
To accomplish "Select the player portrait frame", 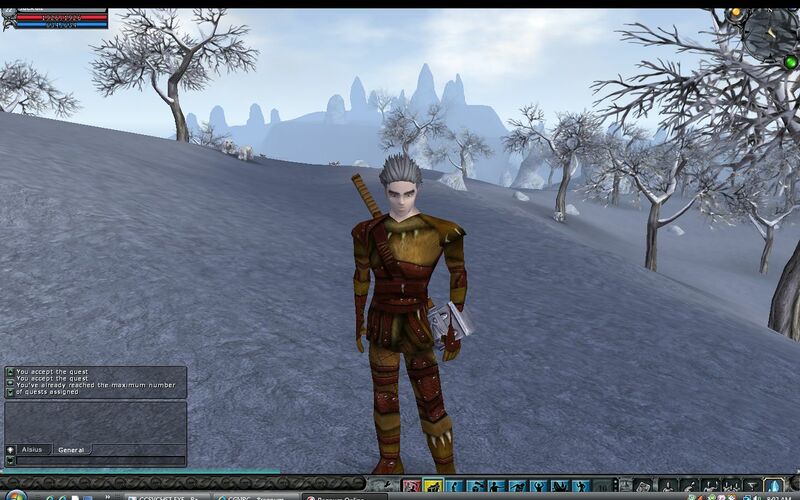I will point(9,18).
